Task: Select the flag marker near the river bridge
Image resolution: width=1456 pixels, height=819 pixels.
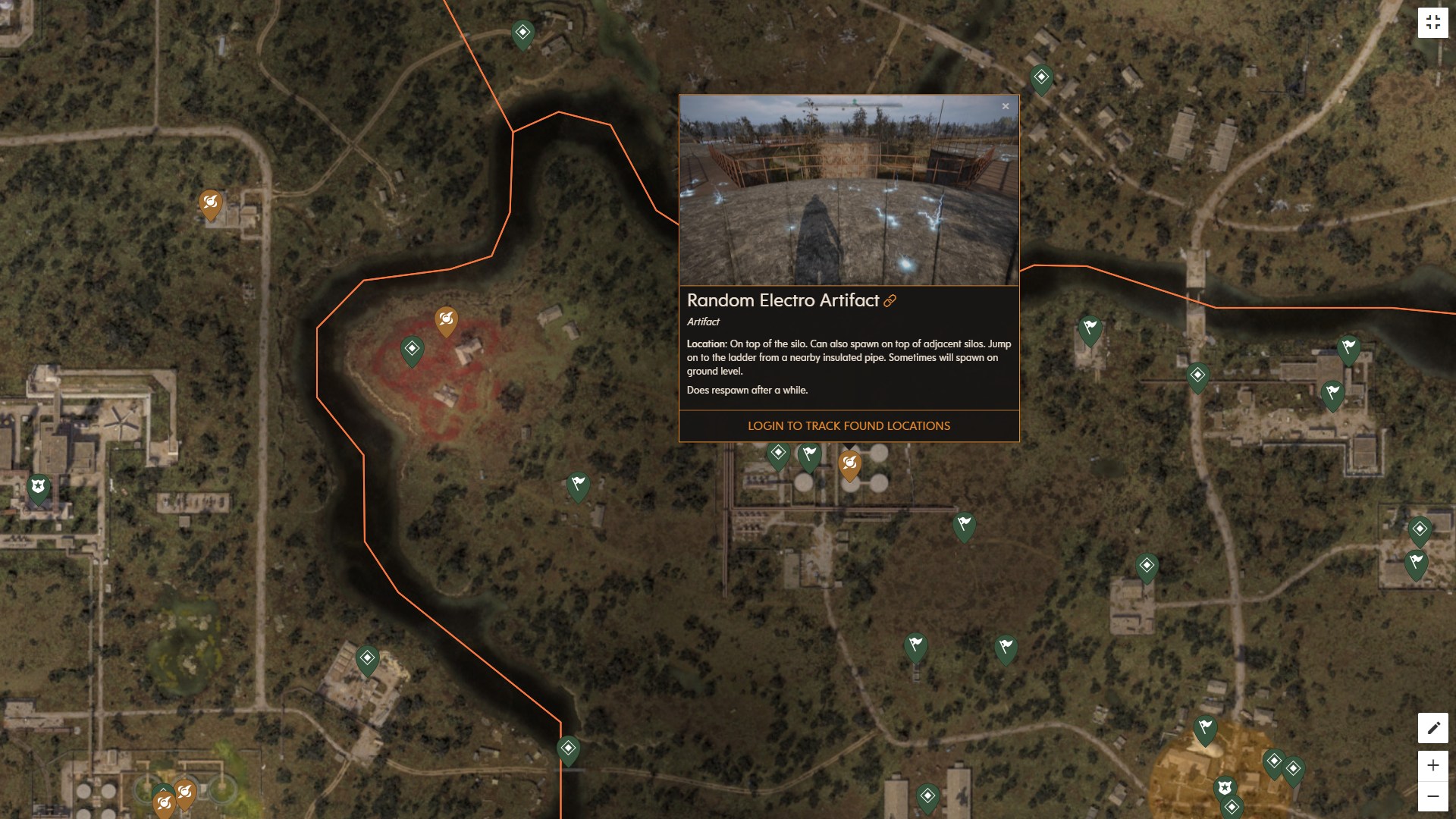Action: pyautogui.click(x=1090, y=331)
